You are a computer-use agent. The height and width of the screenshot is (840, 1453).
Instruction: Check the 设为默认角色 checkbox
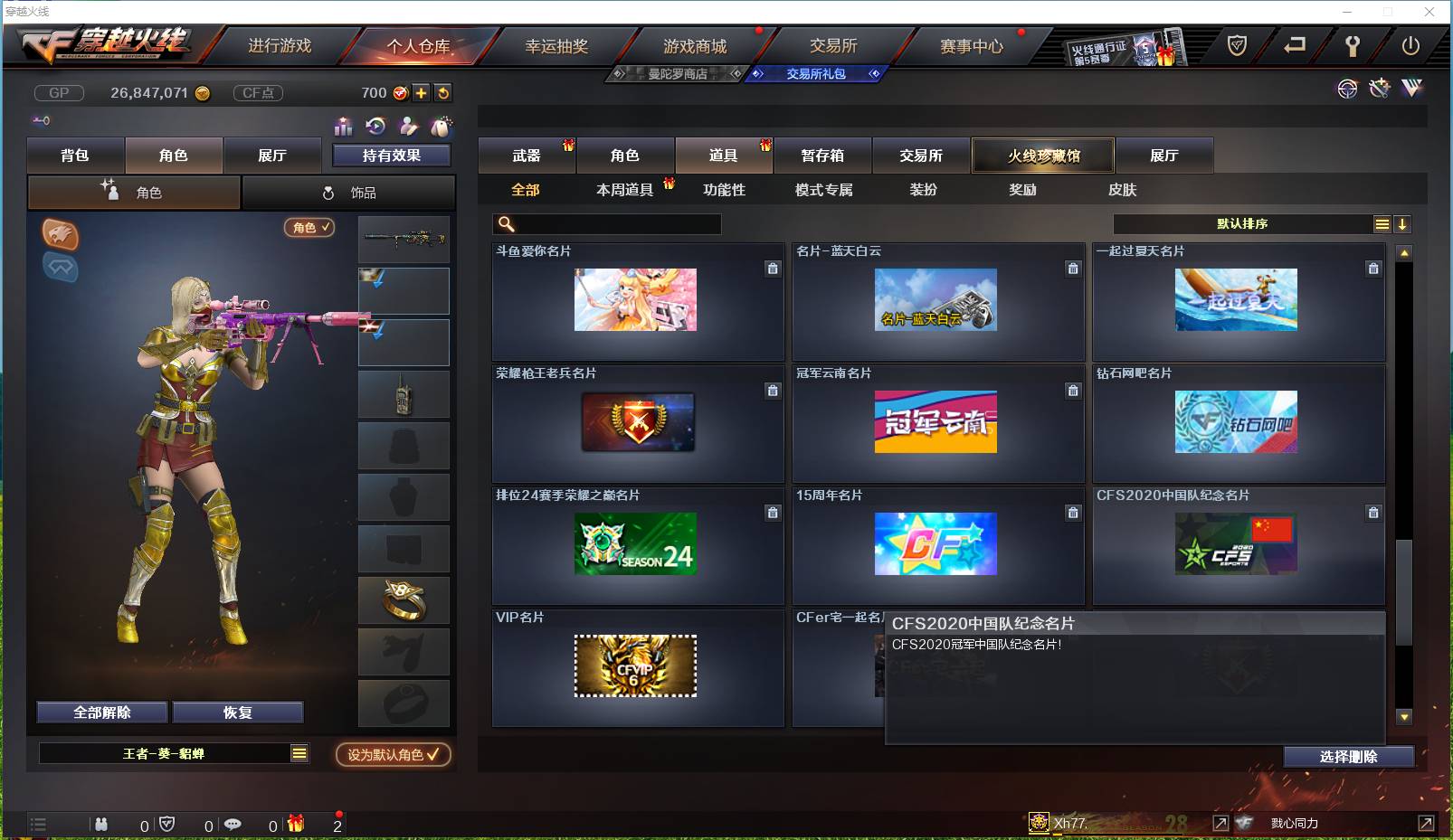[x=432, y=756]
